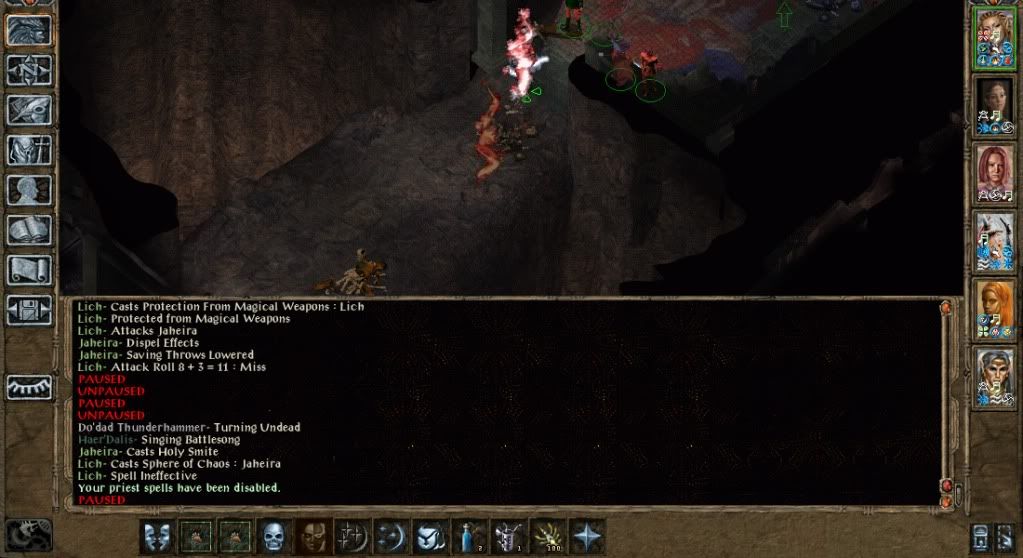Select the green-highlighted party portrait
The image size is (1023, 558).
click(994, 39)
